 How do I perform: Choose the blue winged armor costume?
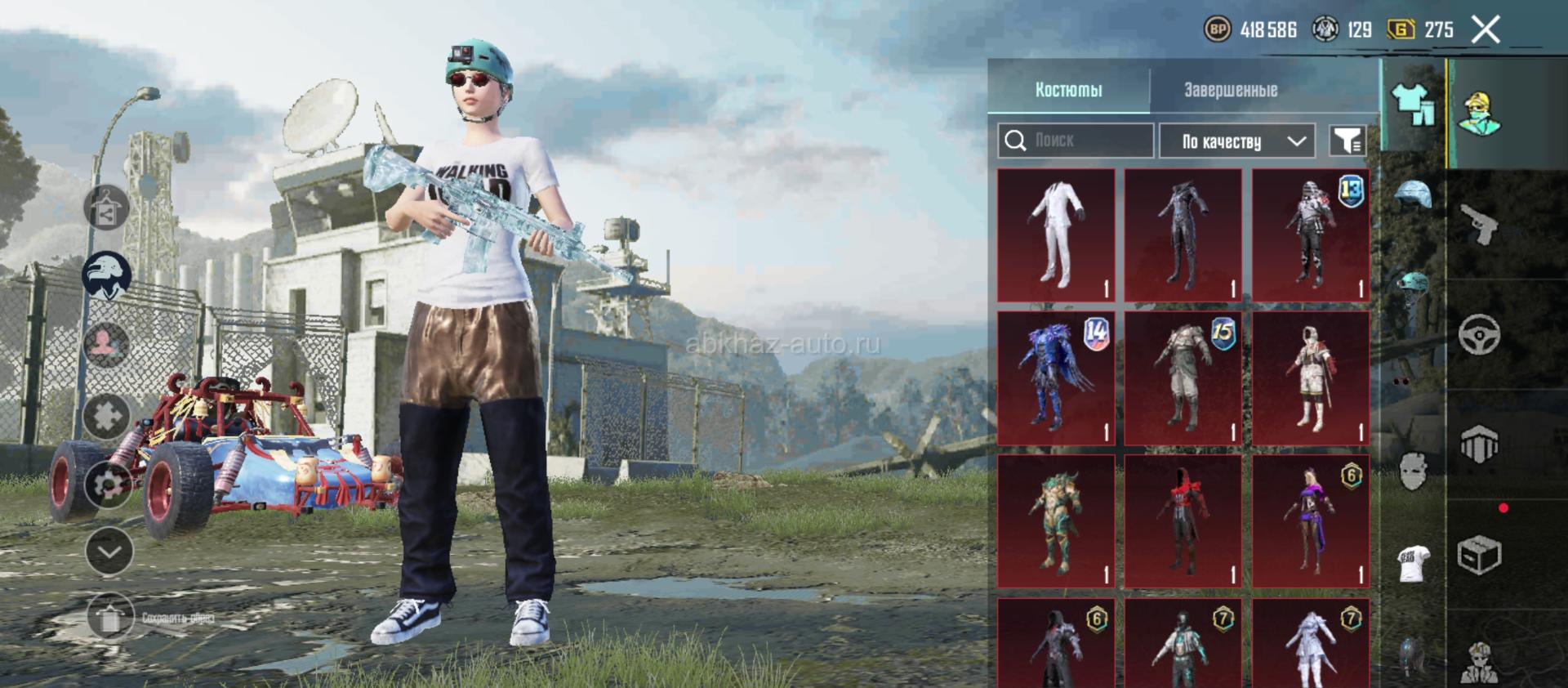1056,378
